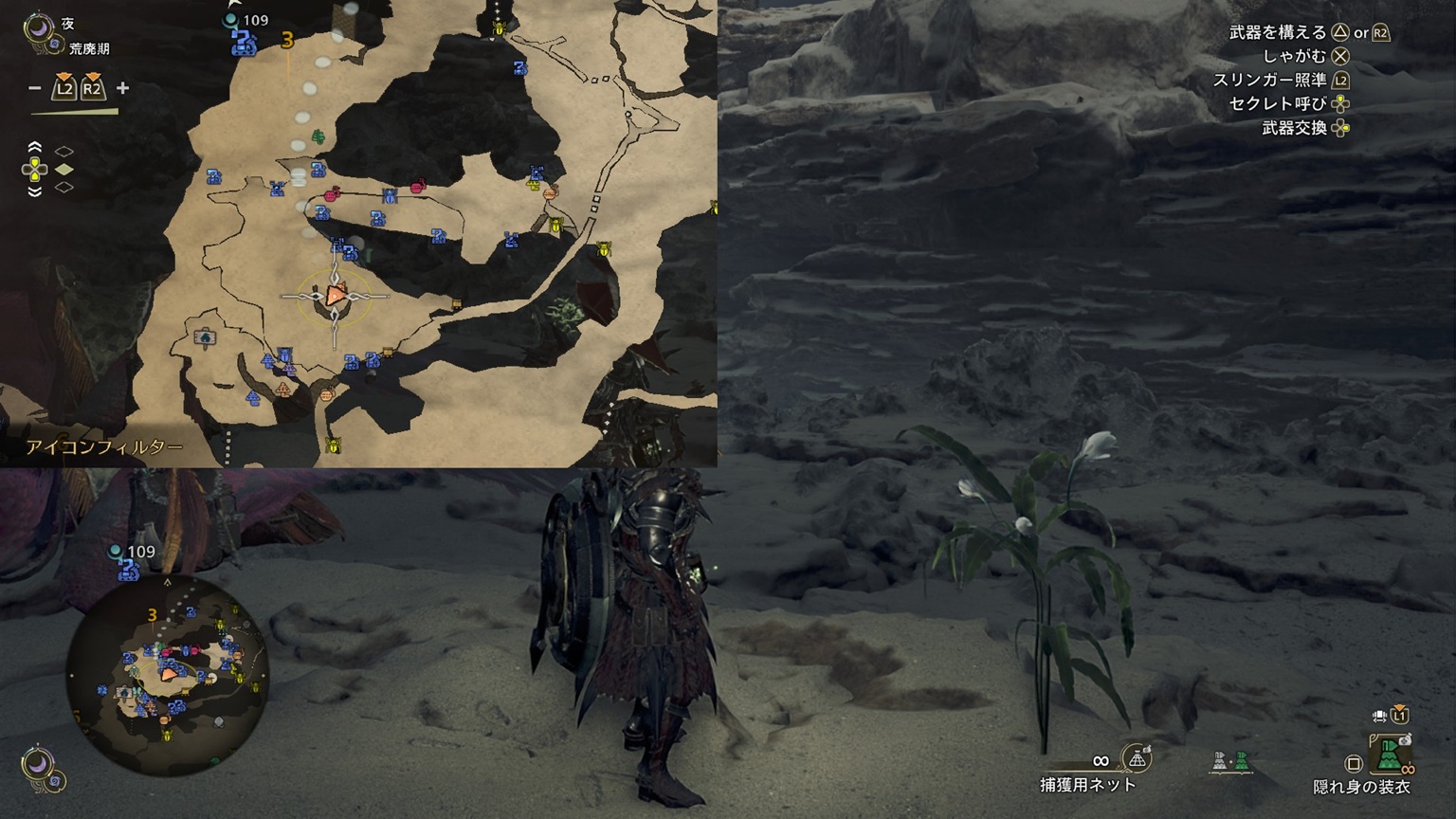Select the highlighted middle map layer diamond

pyautogui.click(x=64, y=170)
